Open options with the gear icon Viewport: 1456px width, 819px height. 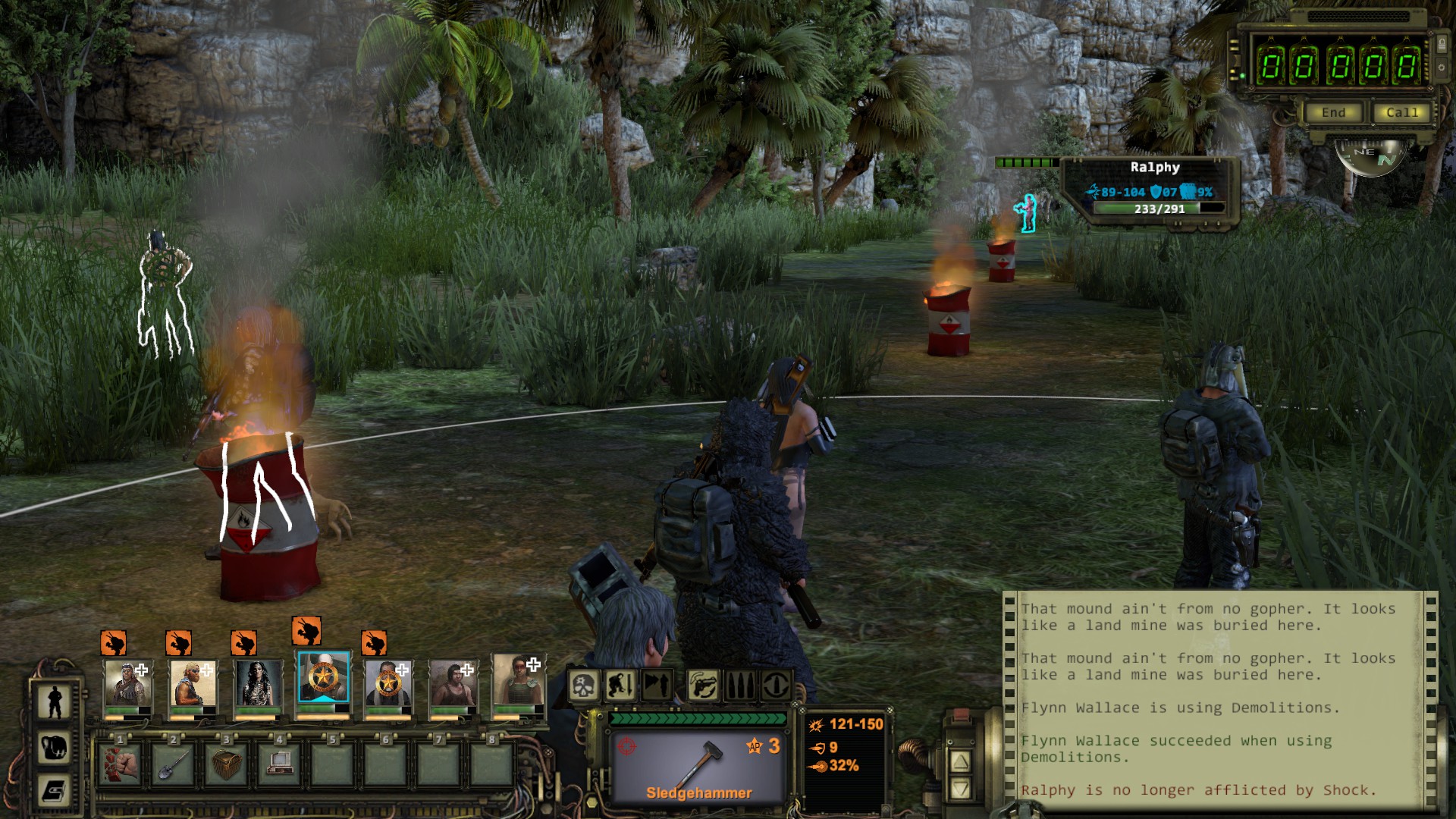1442,68
